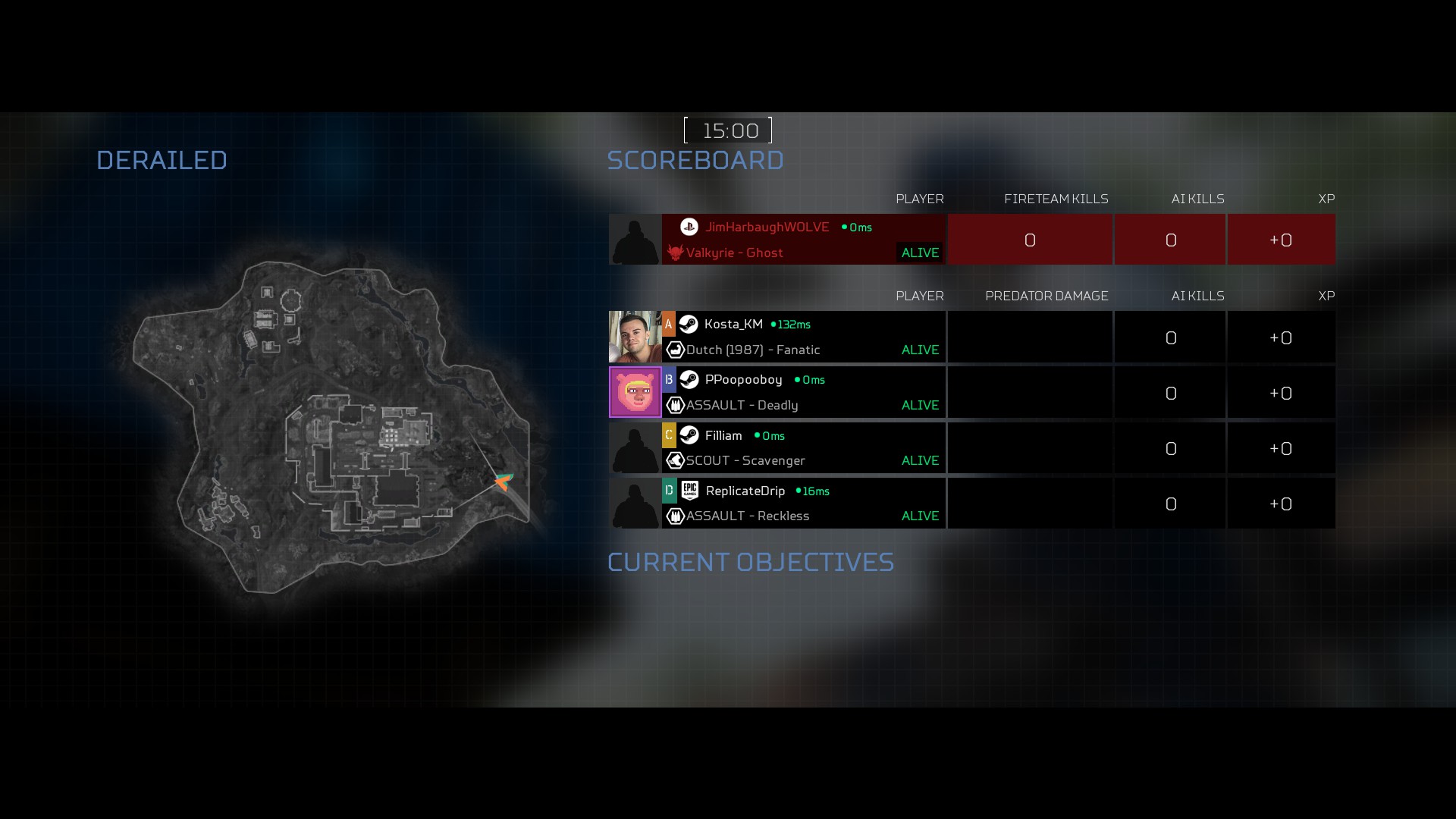
Task: Pick the ReplicateDrip player entry
Action: coord(804,503)
